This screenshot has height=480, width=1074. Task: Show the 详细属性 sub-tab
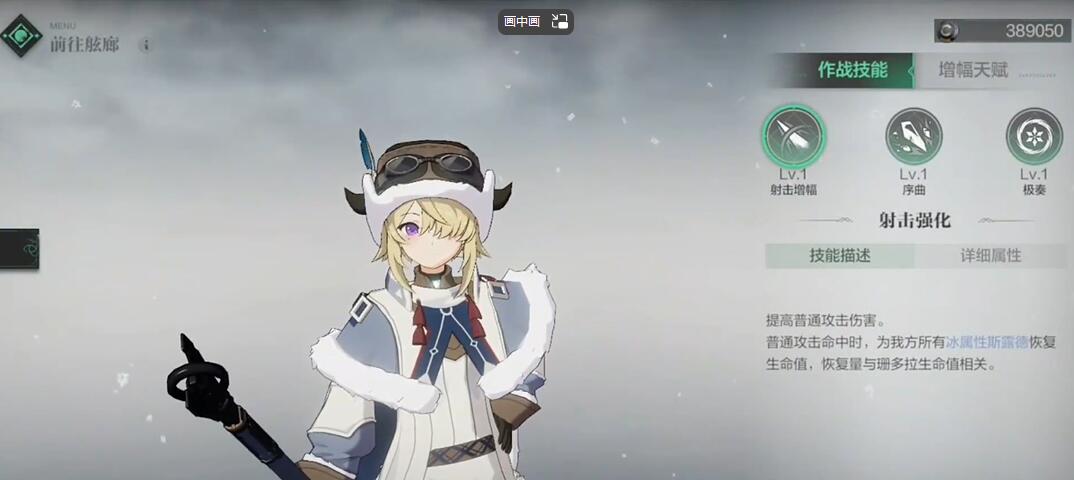(990, 255)
